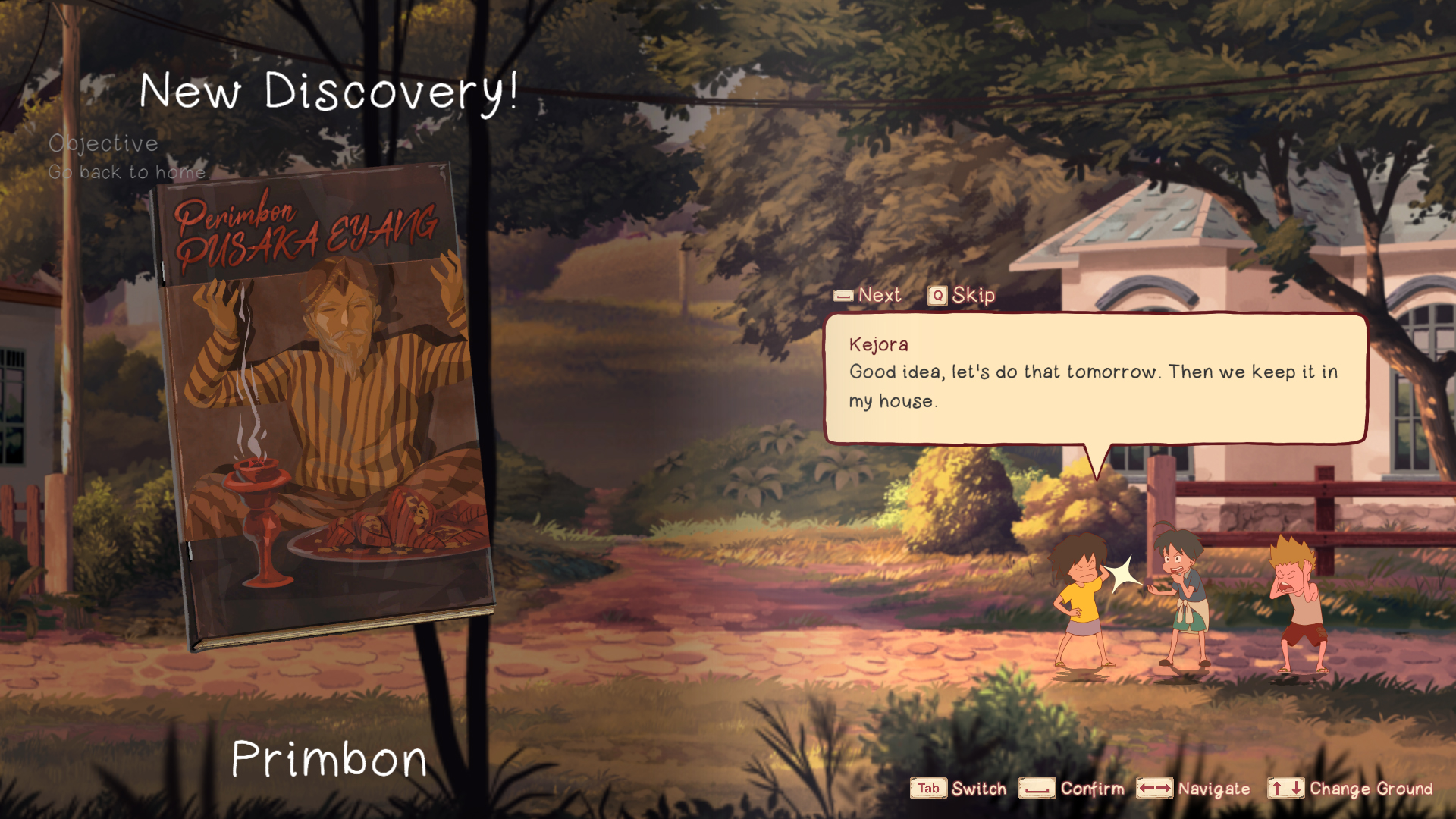Click the Kejora speaker name
Image resolution: width=1456 pixels, height=819 pixels.
click(878, 344)
